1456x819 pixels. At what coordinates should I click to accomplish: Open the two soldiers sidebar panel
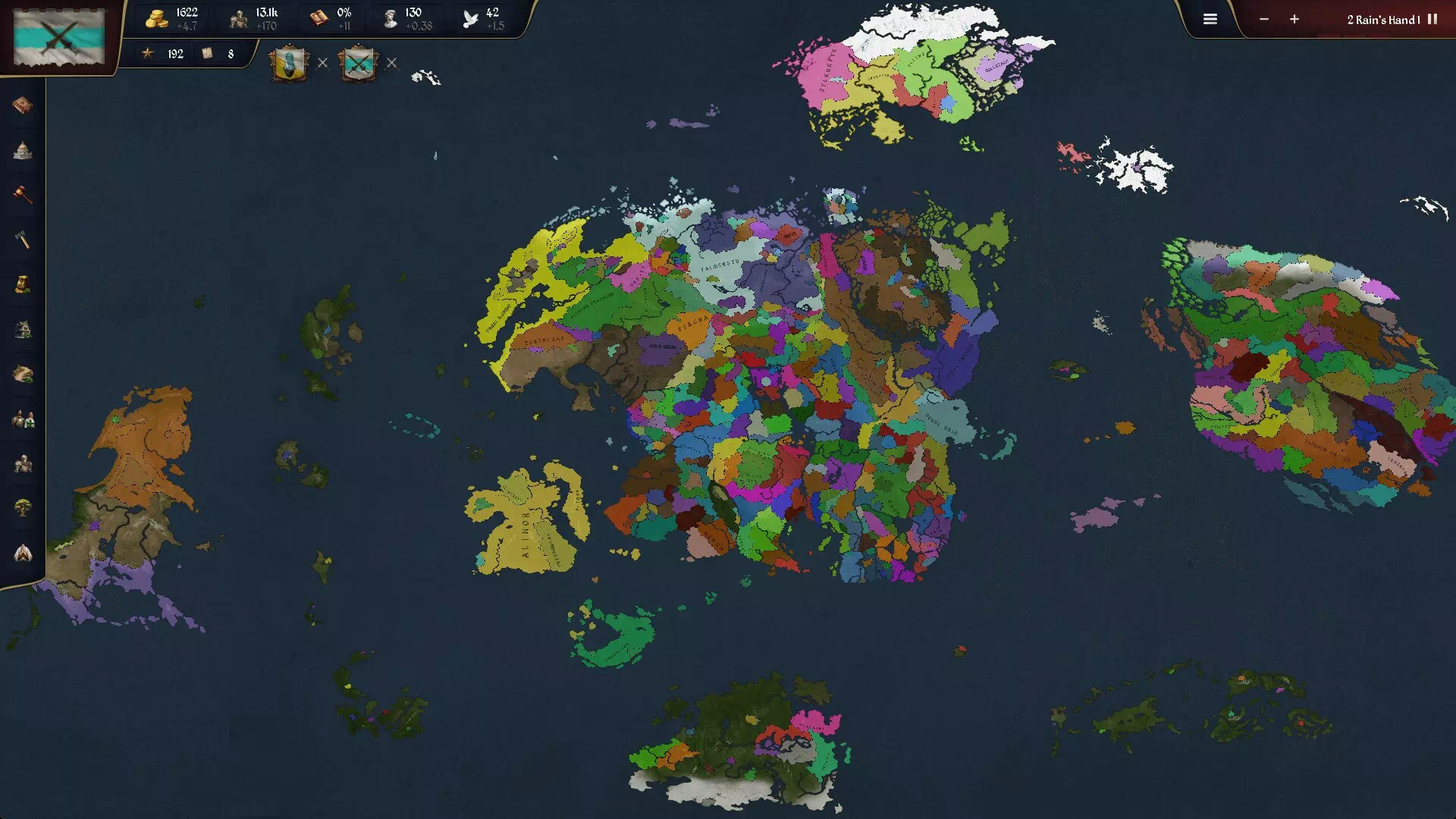pos(23,419)
